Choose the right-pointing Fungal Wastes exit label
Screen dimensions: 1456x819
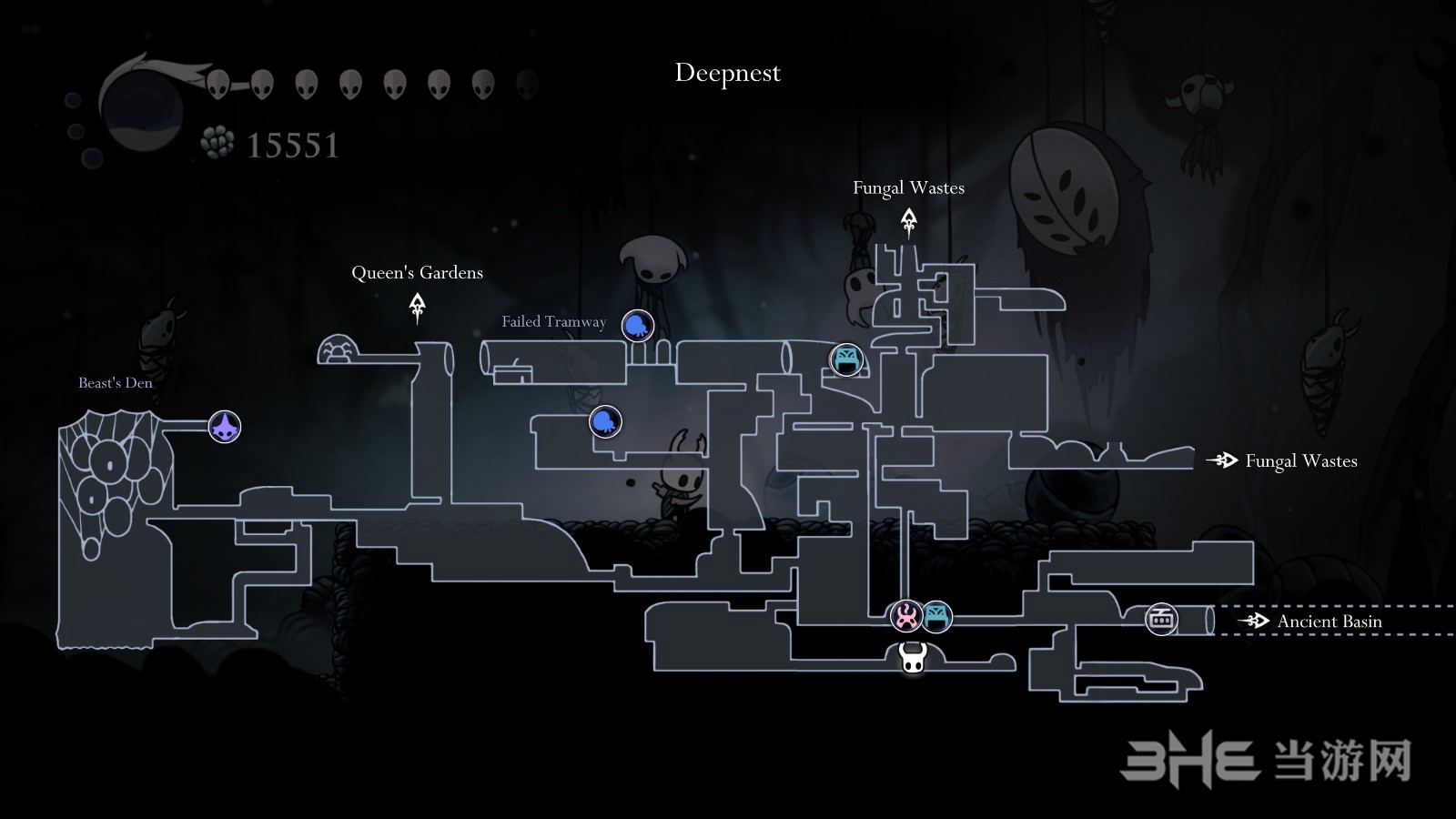coord(1300,461)
